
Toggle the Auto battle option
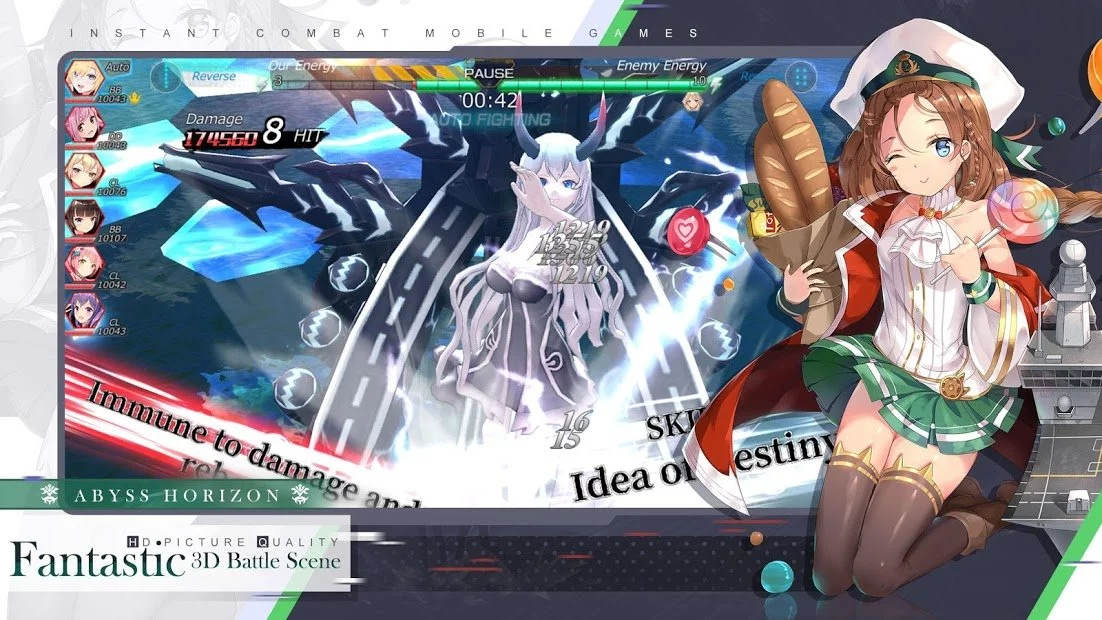[117, 66]
